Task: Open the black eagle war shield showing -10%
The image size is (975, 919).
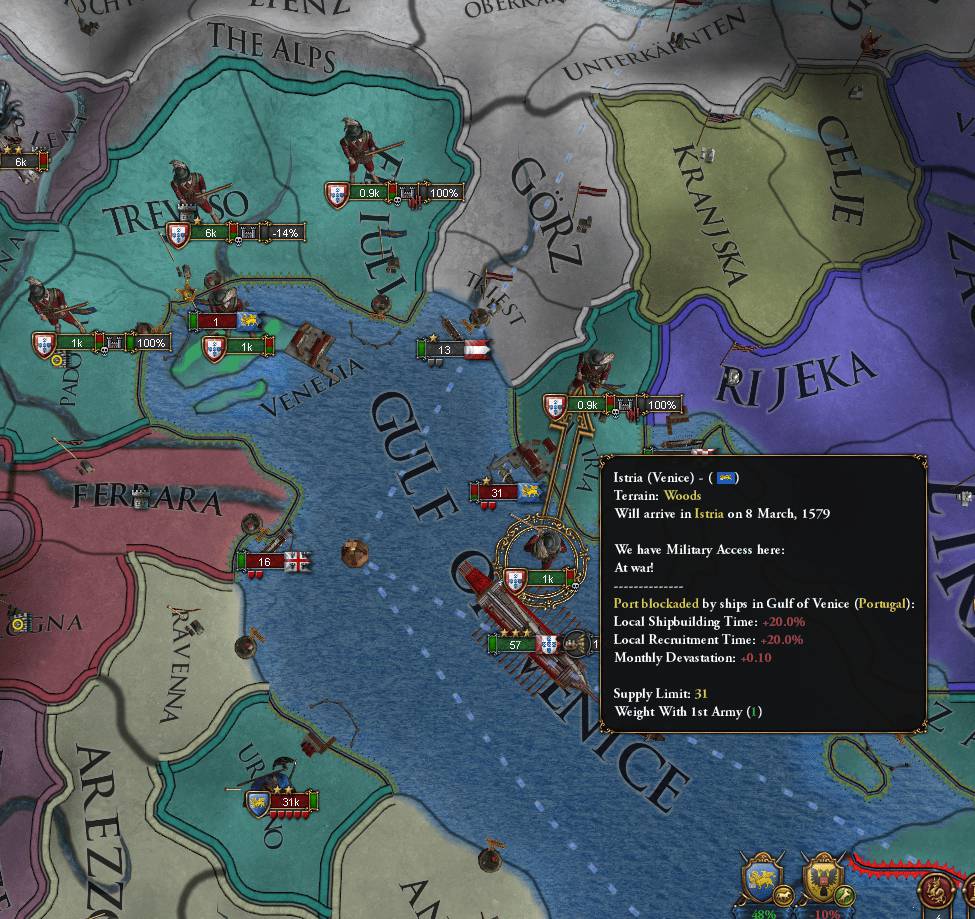Action: (824, 880)
